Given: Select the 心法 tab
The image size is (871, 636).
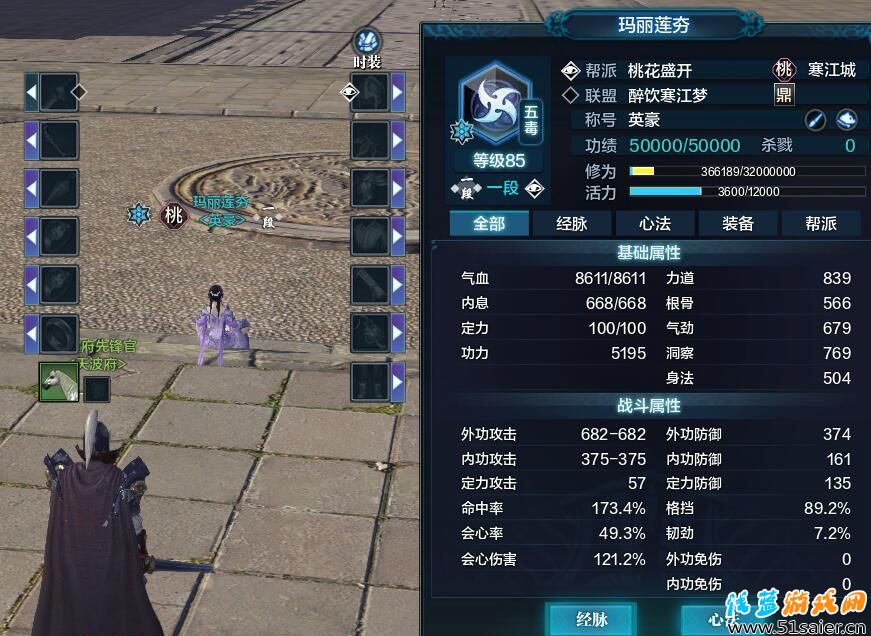Looking at the screenshot, I should point(655,223).
